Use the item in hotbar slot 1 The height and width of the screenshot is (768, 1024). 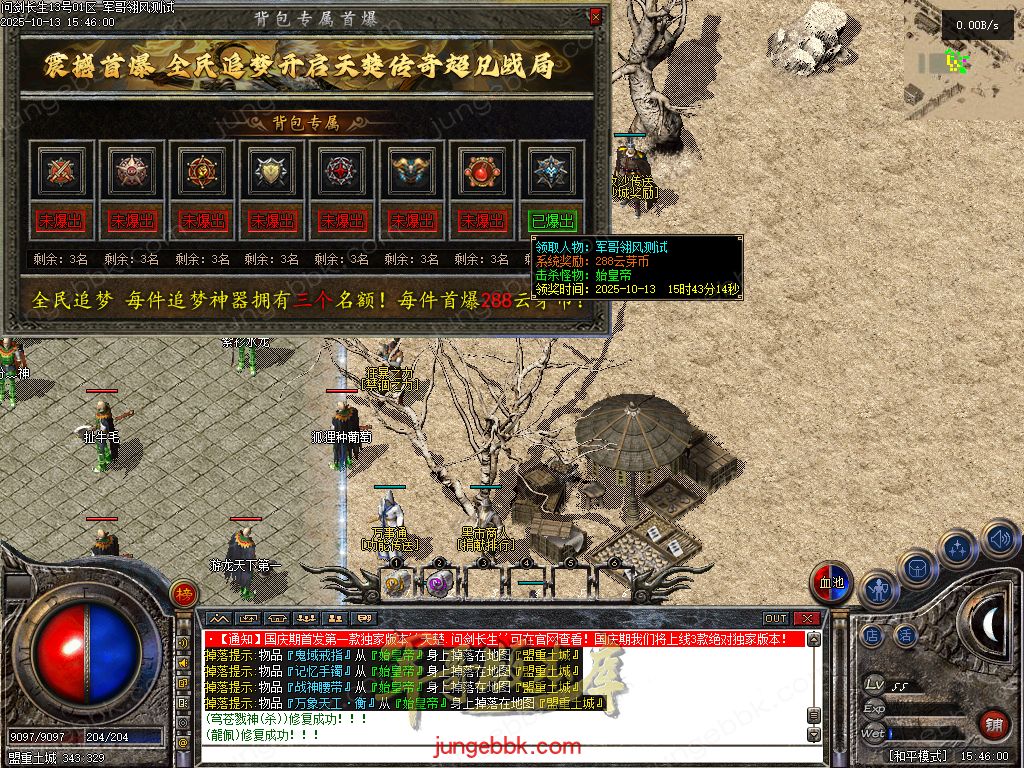pos(395,584)
